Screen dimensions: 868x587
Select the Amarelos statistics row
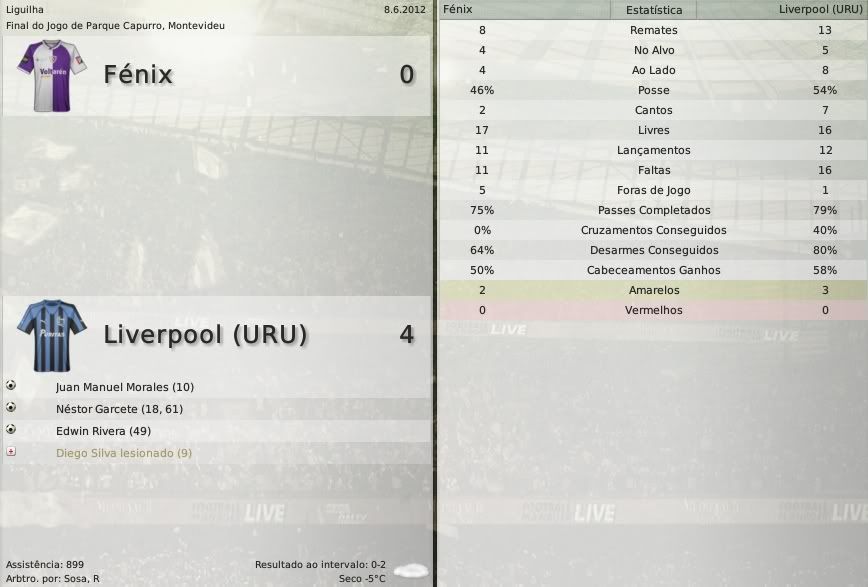[653, 290]
